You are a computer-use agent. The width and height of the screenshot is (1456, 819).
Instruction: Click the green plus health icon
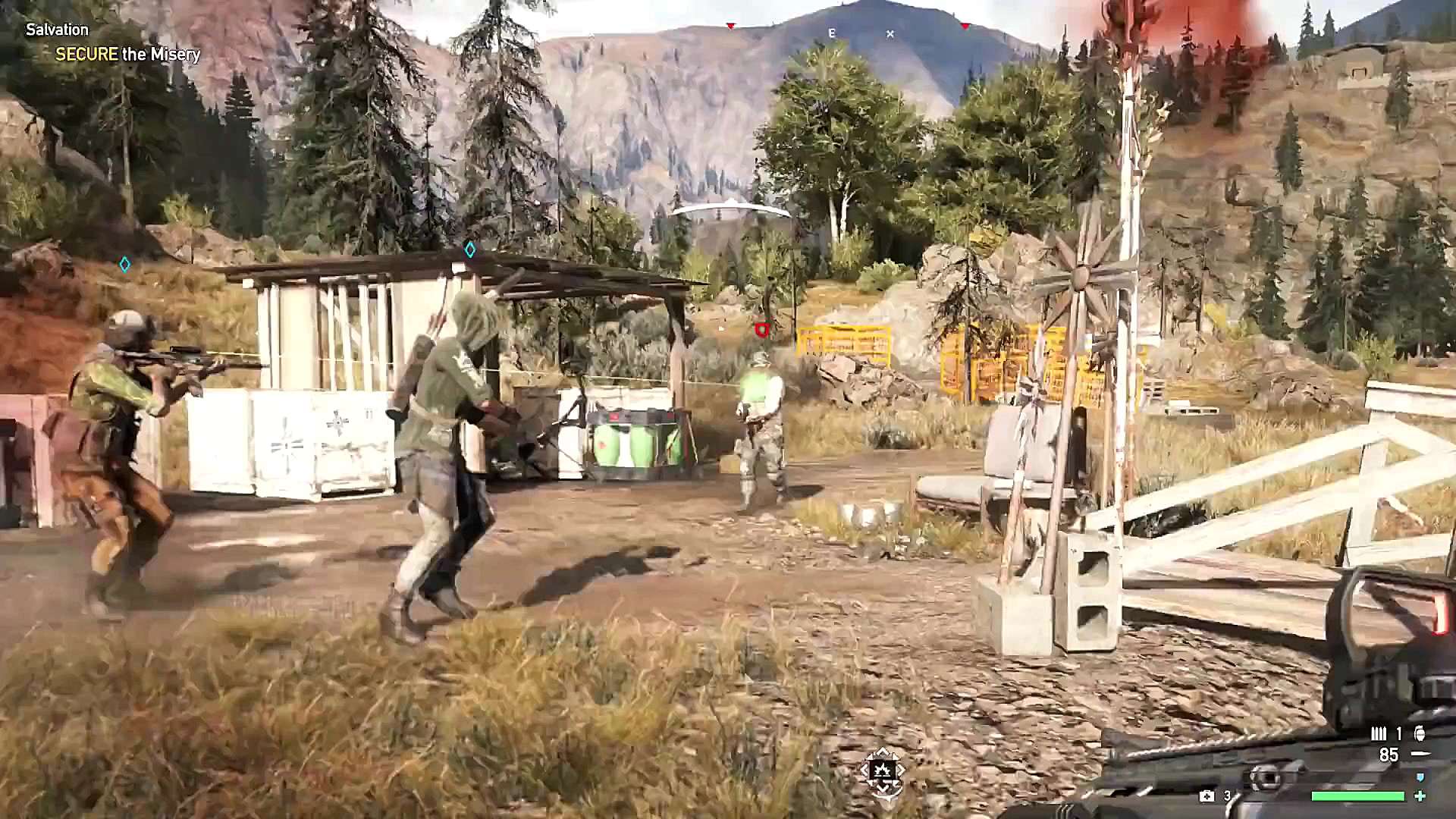click(x=1420, y=797)
